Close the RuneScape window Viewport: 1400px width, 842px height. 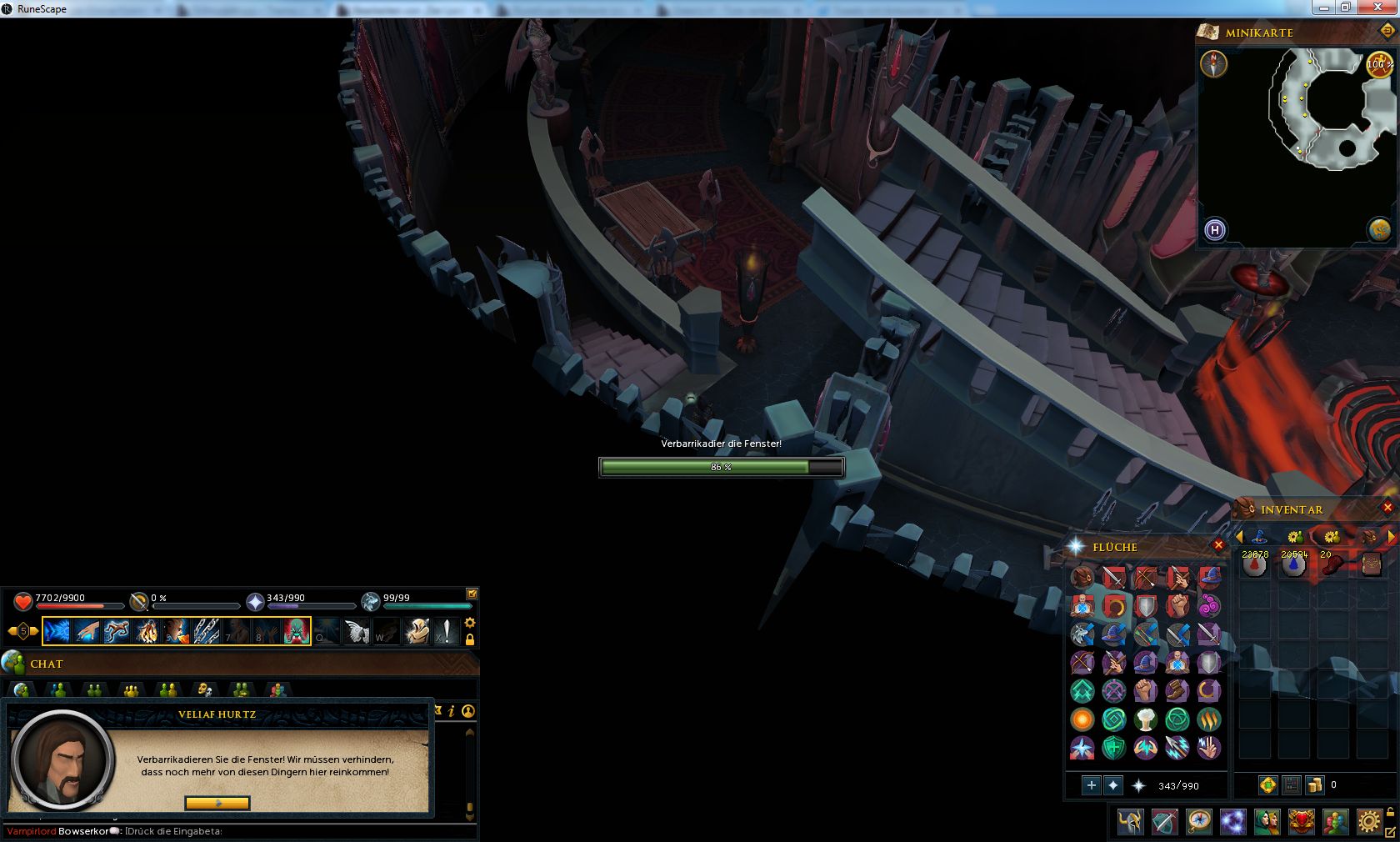pos(1381,8)
